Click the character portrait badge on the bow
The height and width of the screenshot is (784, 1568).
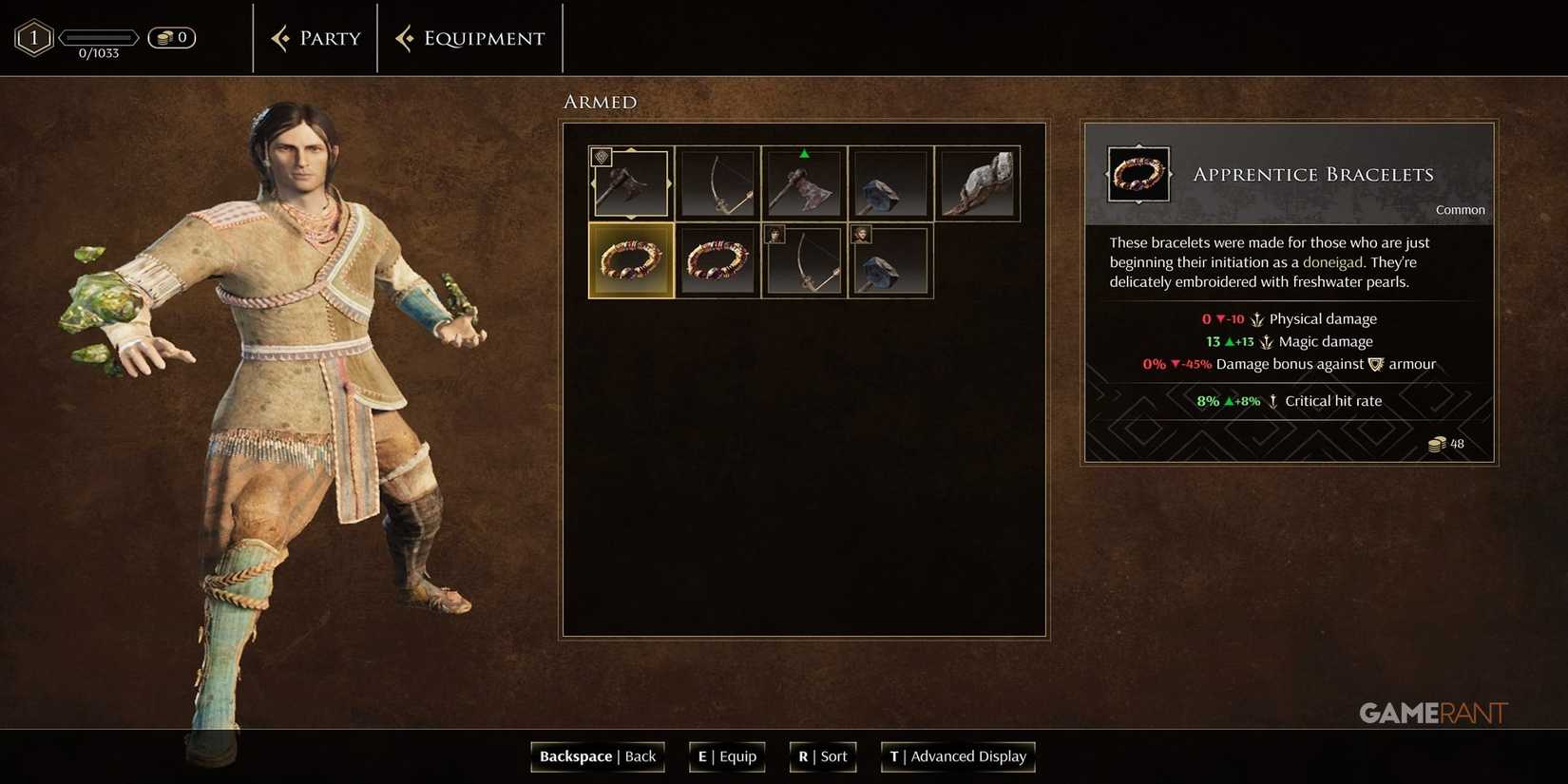point(775,234)
